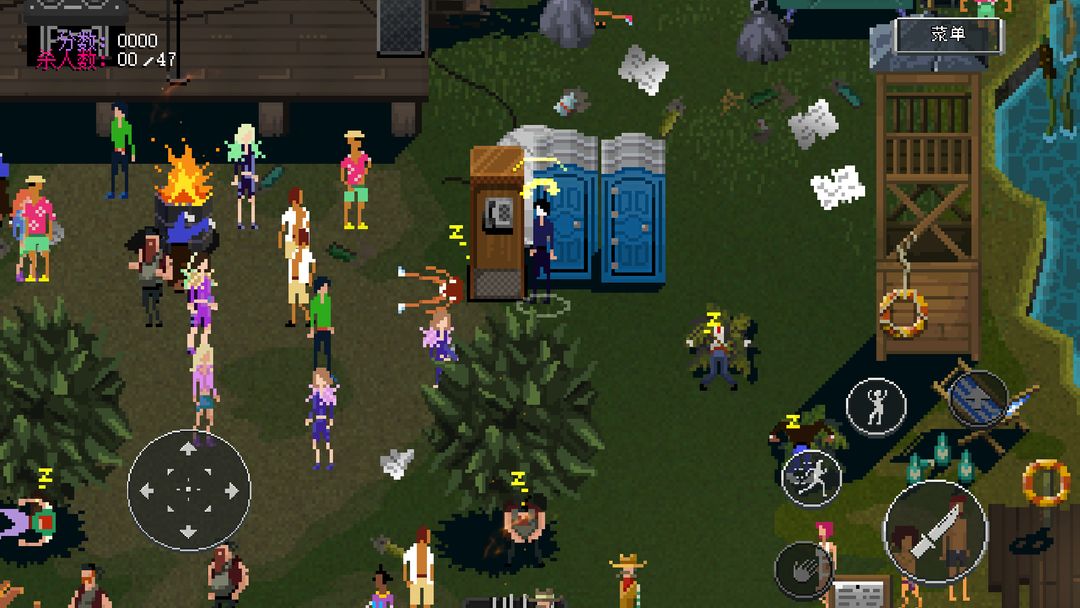Use the hand interact button
This screenshot has height=608, width=1080.
[x=805, y=571]
